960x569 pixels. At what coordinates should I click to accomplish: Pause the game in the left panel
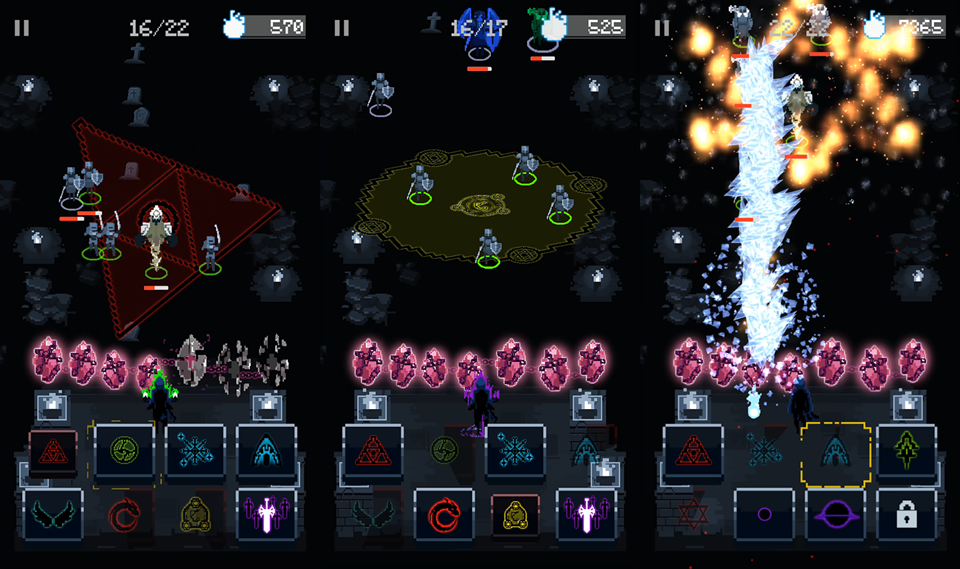tap(21, 28)
